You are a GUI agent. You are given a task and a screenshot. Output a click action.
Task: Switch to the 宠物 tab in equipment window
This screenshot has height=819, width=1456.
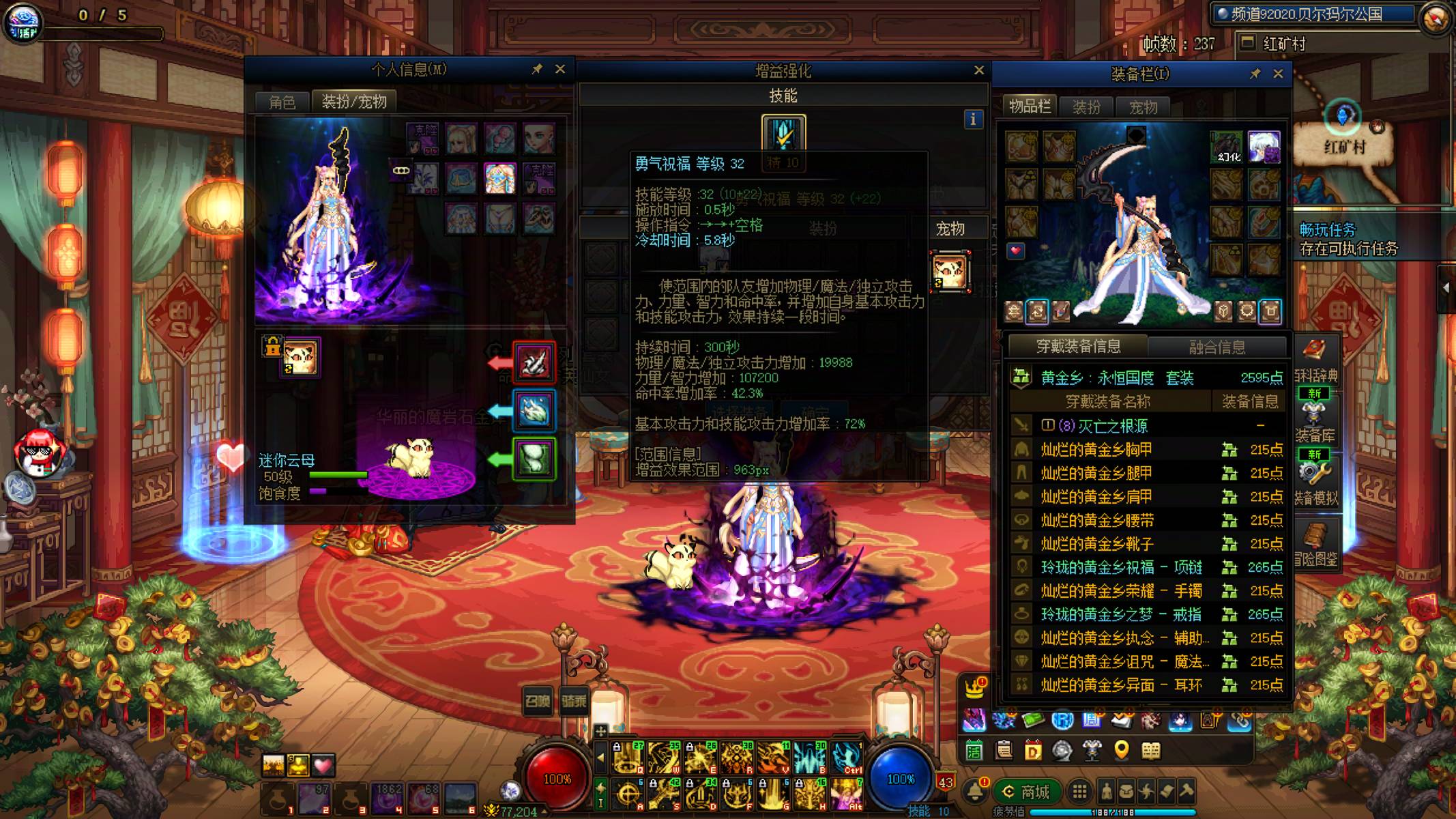pos(1144,107)
